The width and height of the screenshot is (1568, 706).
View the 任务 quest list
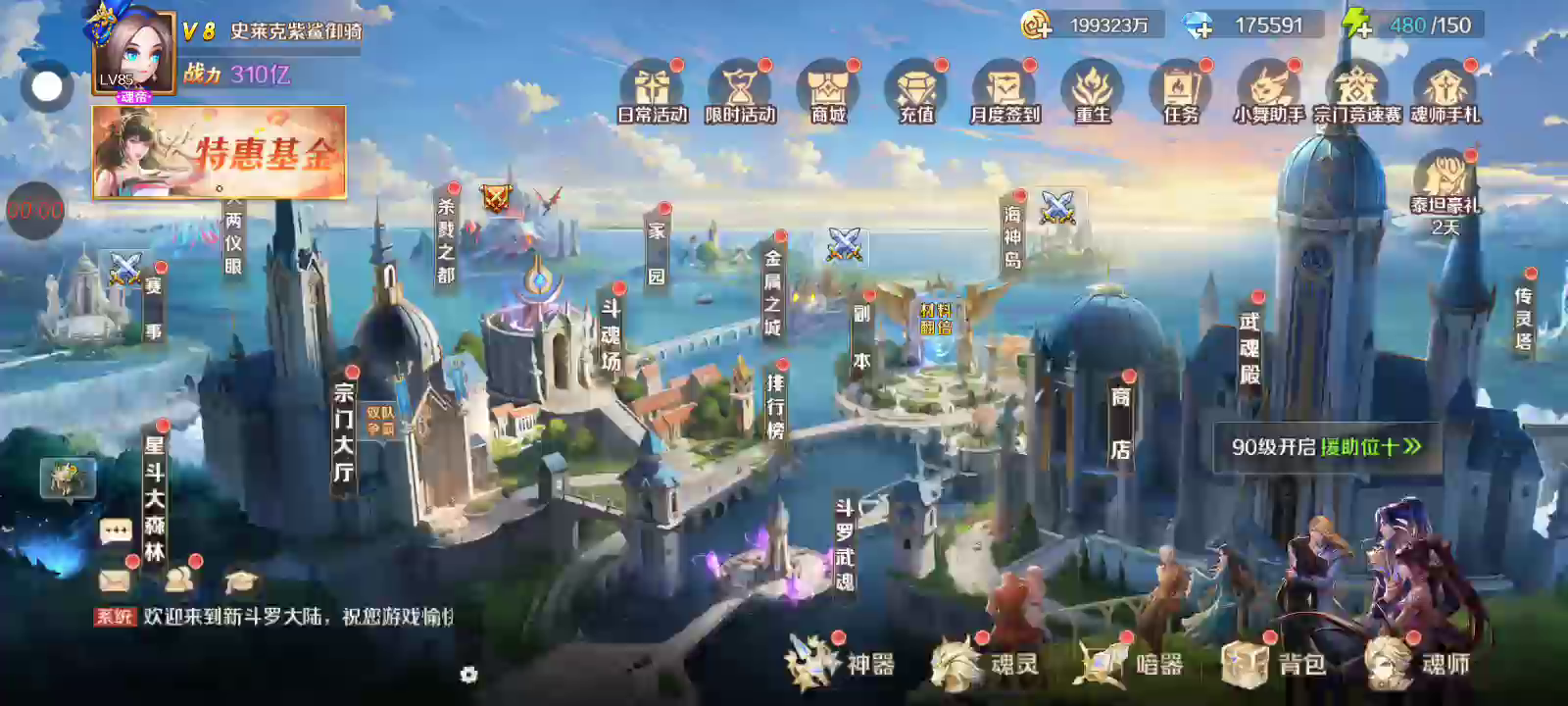point(1181,91)
